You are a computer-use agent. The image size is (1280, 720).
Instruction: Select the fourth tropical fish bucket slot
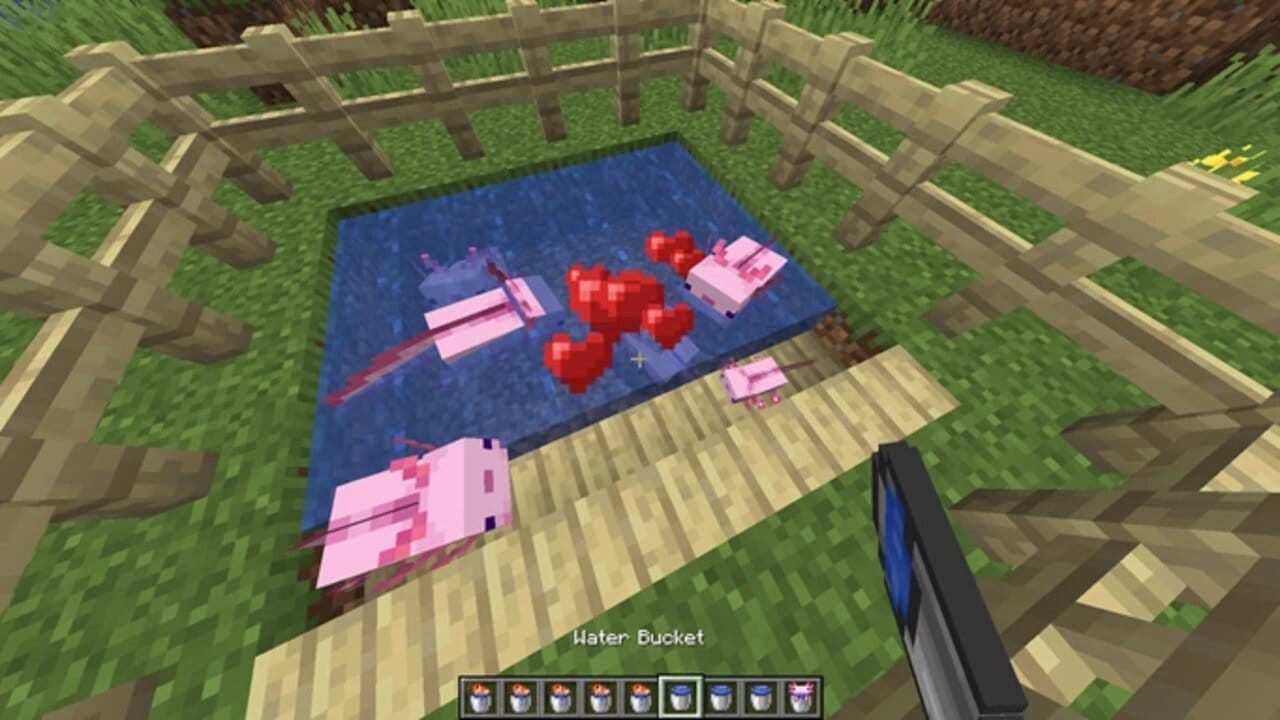pos(598,697)
